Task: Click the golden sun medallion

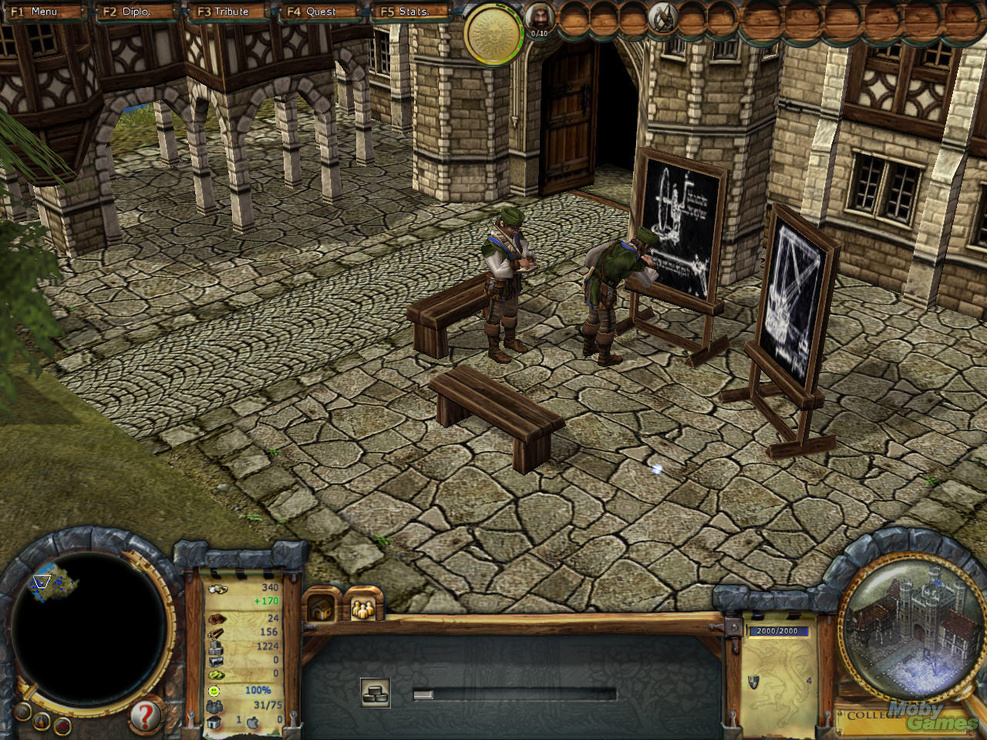Action: pyautogui.click(x=493, y=33)
